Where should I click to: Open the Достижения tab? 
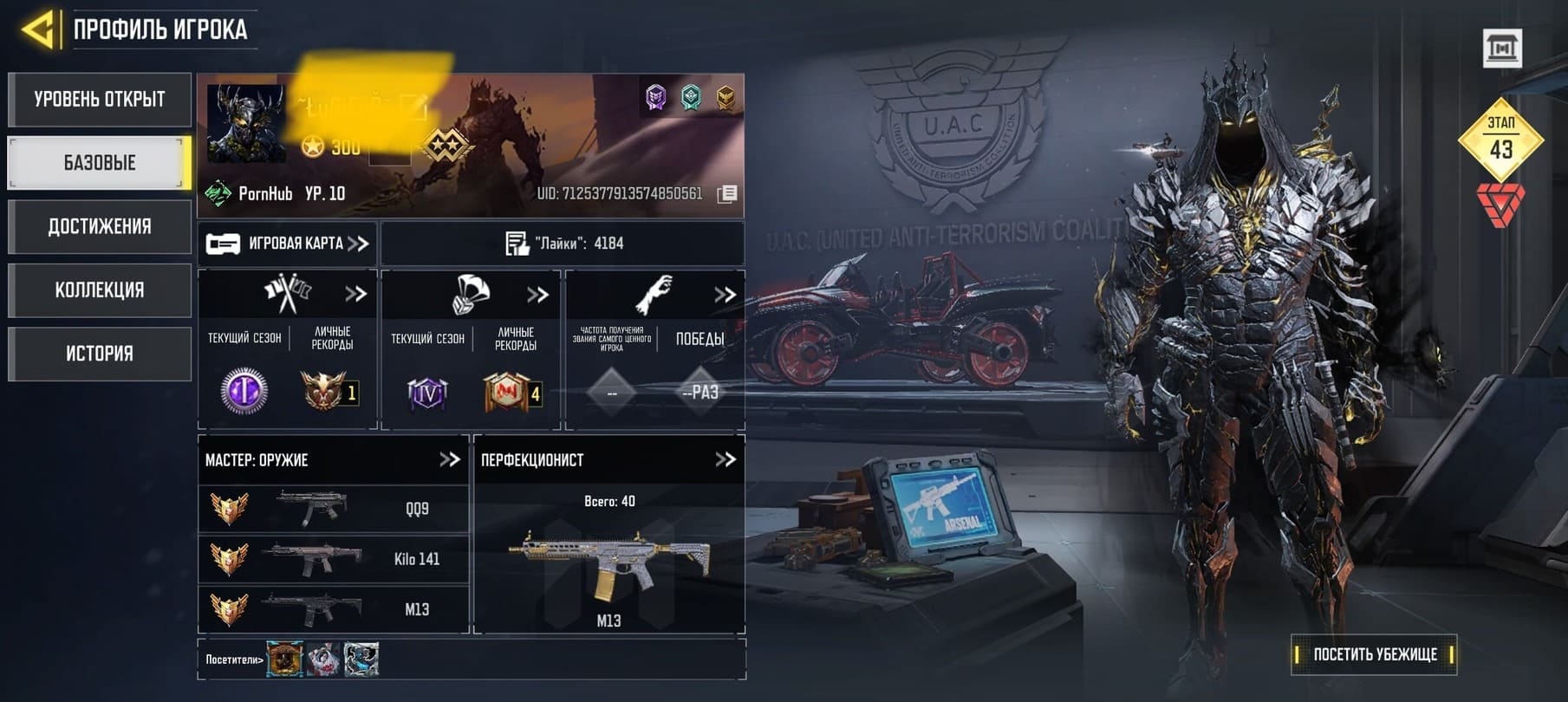click(100, 226)
